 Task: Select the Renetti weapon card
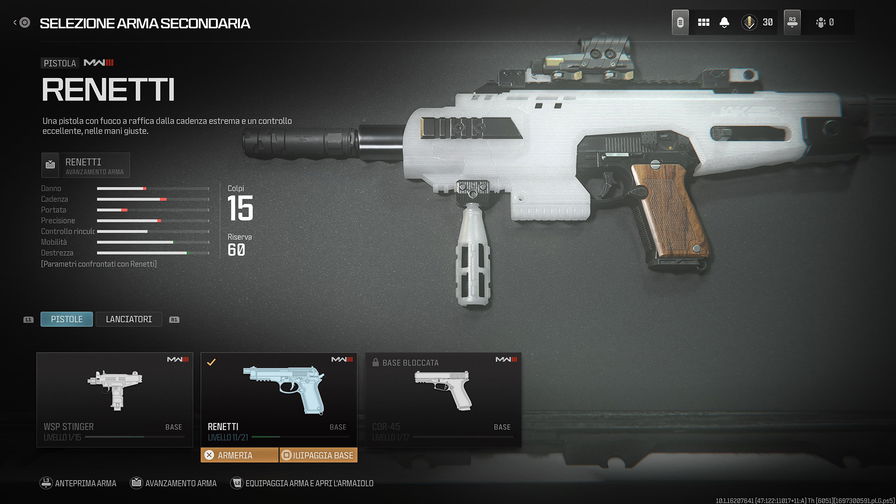tap(278, 398)
